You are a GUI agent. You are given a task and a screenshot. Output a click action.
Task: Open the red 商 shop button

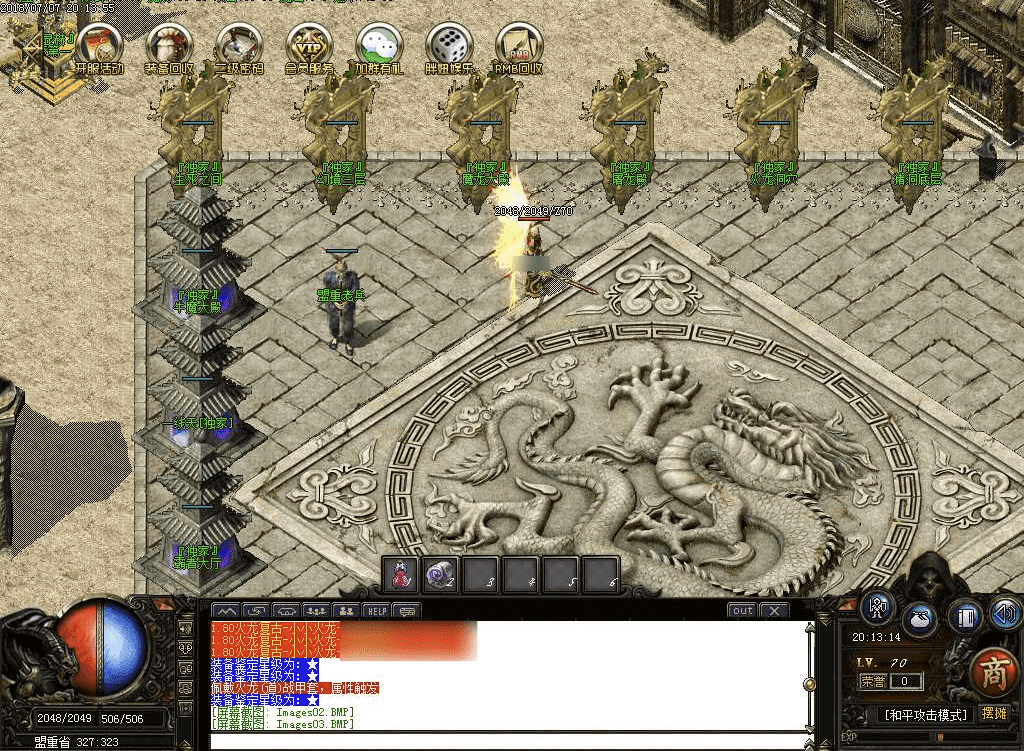point(993,669)
